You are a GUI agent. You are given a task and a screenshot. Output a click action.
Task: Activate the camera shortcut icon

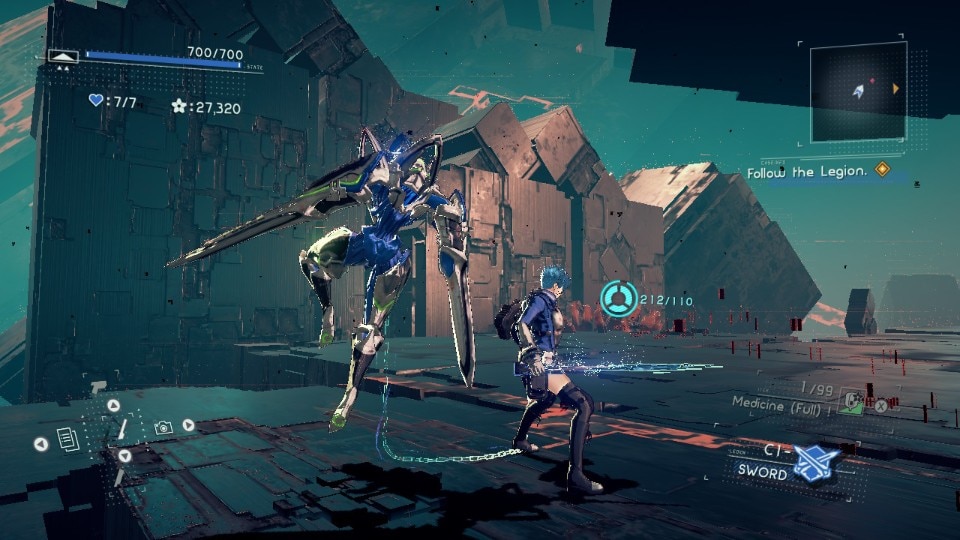pyautogui.click(x=163, y=427)
